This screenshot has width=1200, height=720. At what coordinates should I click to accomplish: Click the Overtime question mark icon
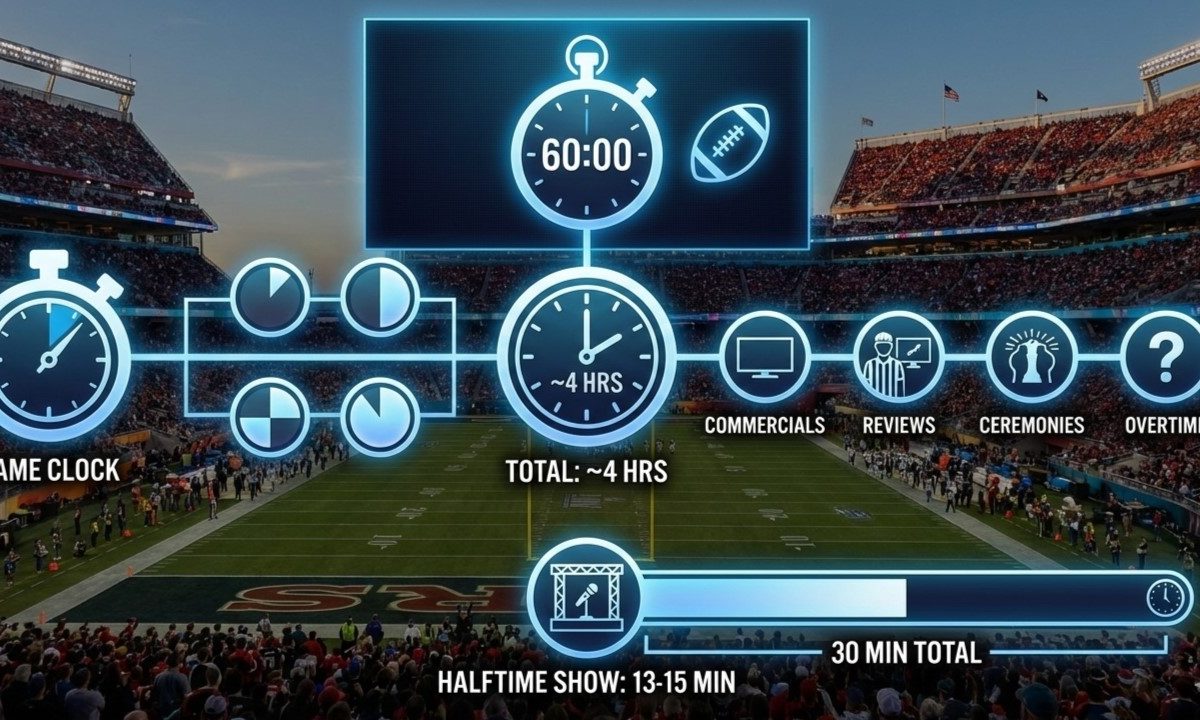pos(1162,357)
